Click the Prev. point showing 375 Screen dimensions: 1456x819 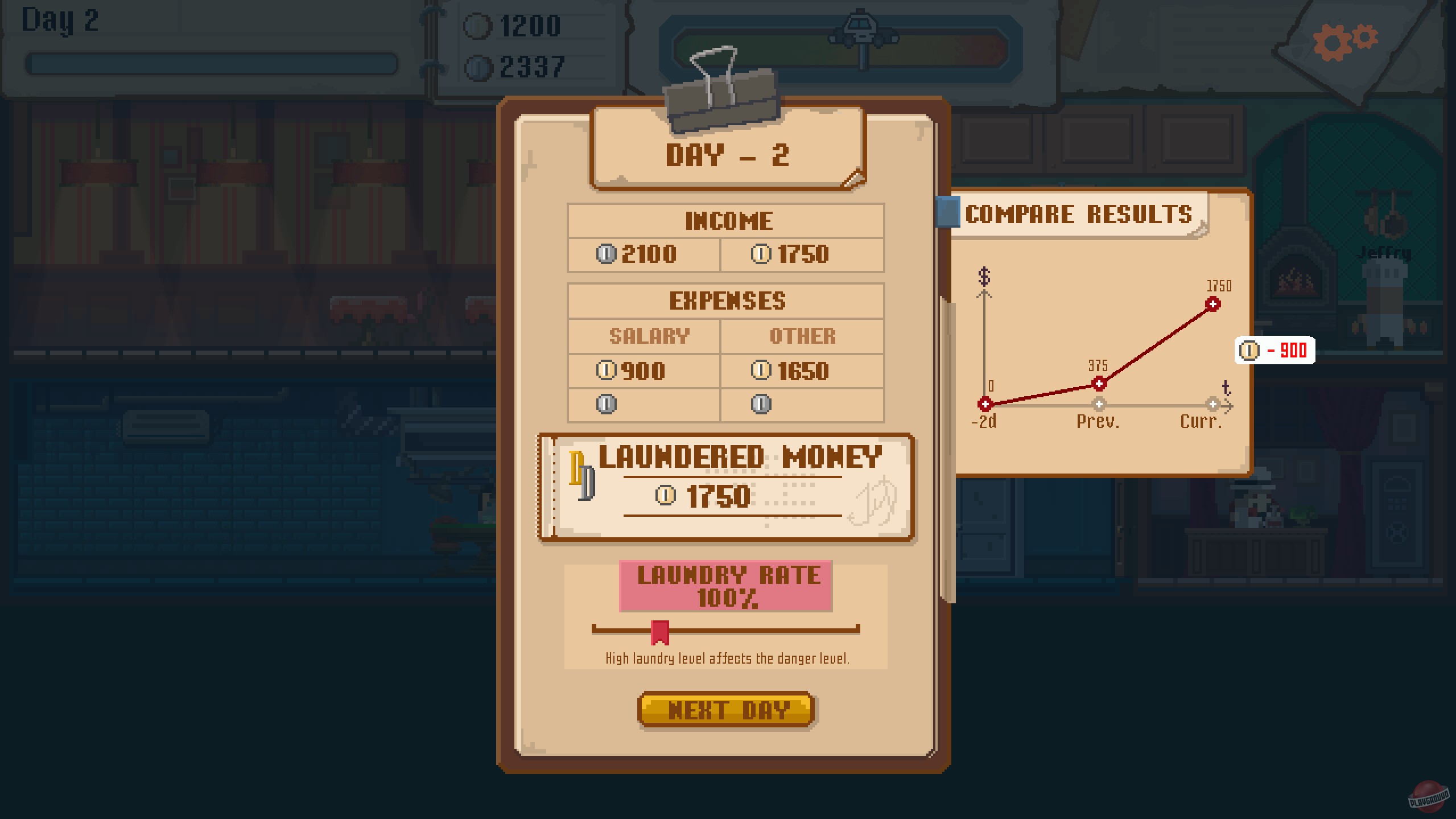pos(1098,383)
